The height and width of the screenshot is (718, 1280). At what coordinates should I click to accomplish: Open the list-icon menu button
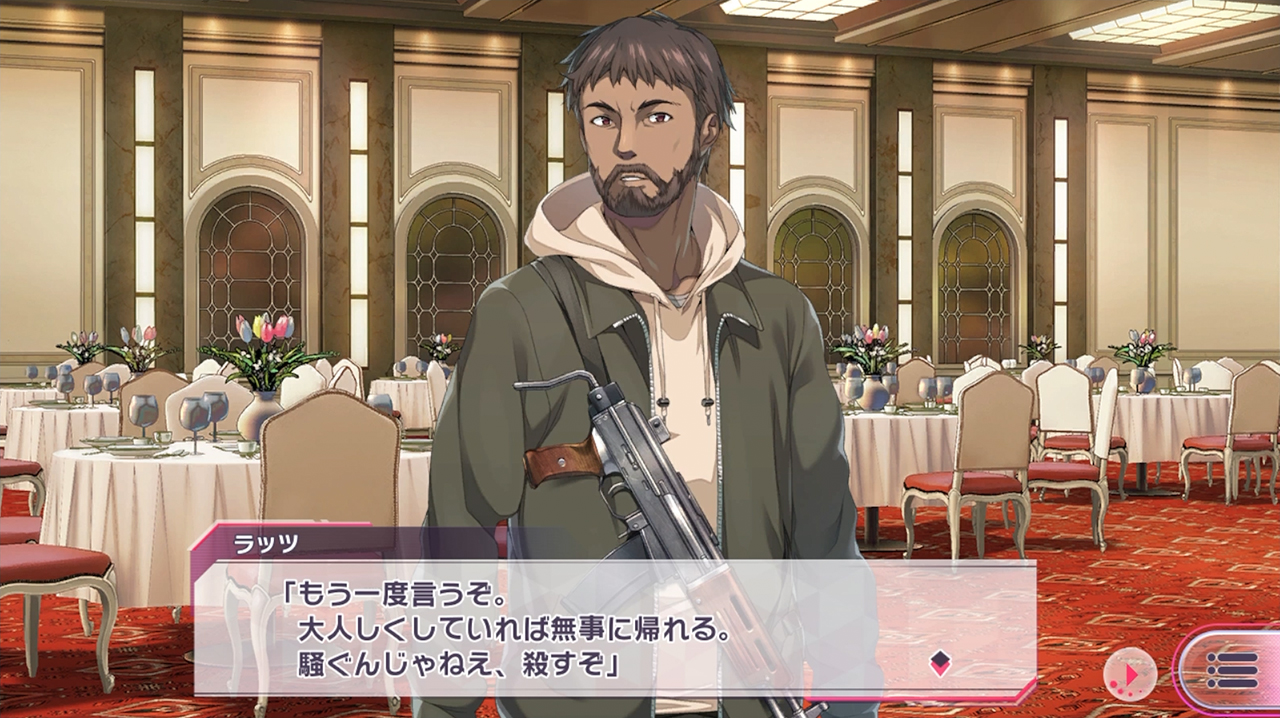tap(1231, 670)
